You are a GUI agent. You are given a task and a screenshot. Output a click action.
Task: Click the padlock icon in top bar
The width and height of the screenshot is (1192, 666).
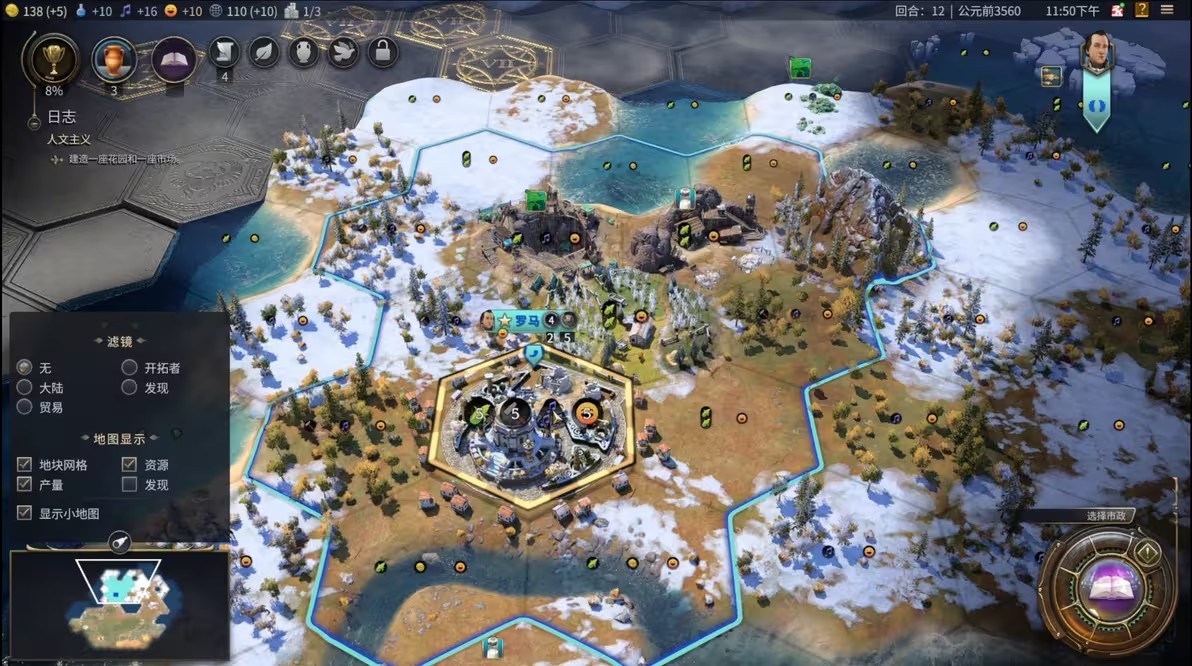point(383,52)
